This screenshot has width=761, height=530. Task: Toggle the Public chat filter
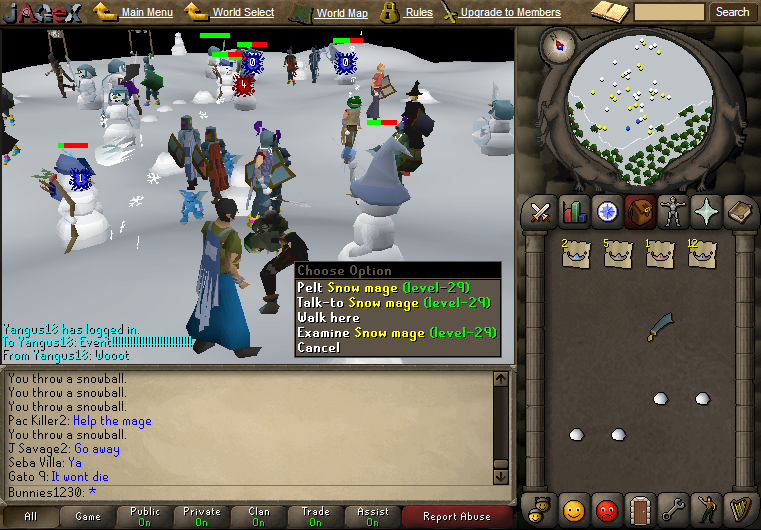(x=145, y=516)
